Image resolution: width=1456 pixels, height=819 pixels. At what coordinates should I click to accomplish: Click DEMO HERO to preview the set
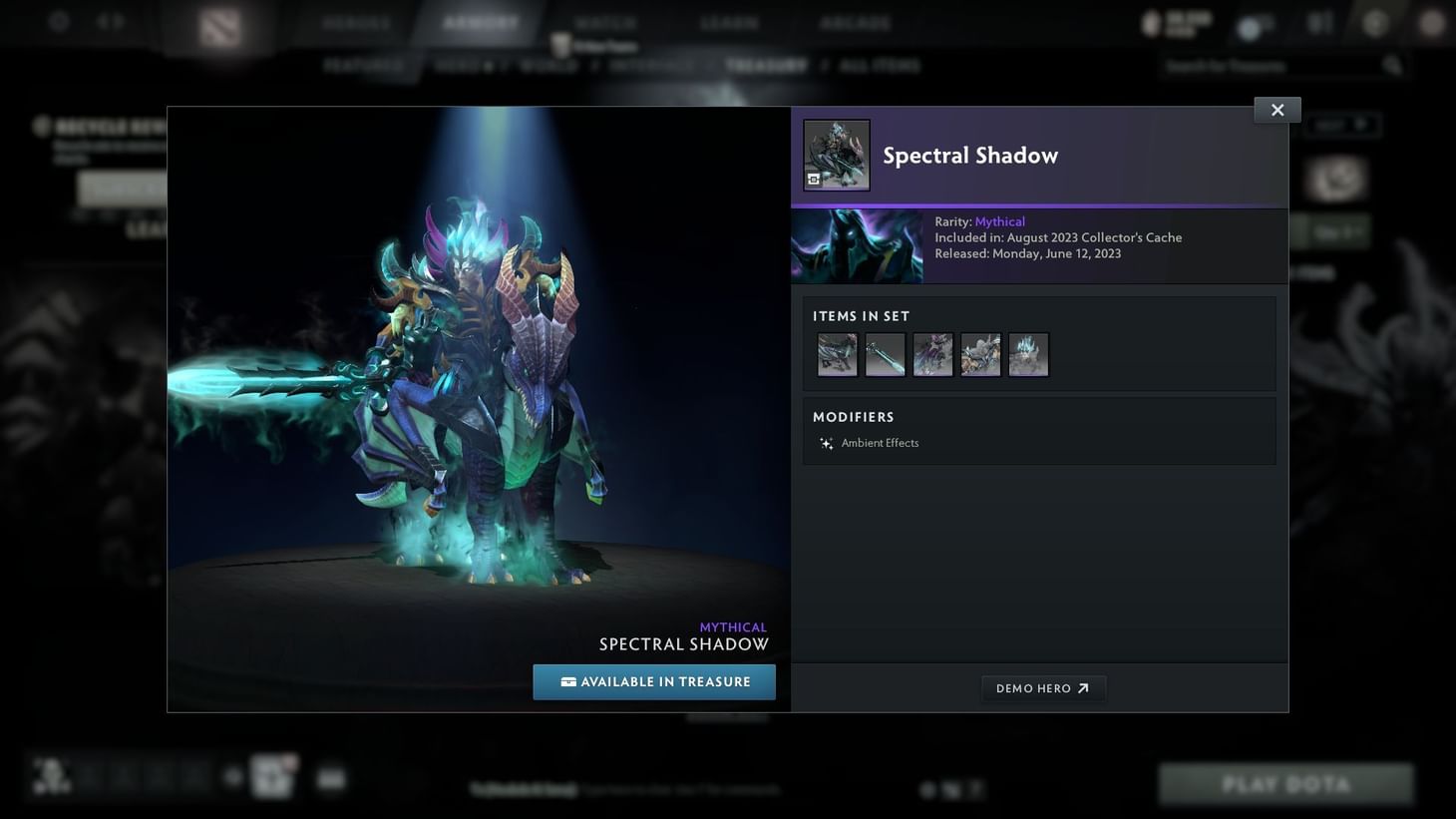coord(1042,687)
